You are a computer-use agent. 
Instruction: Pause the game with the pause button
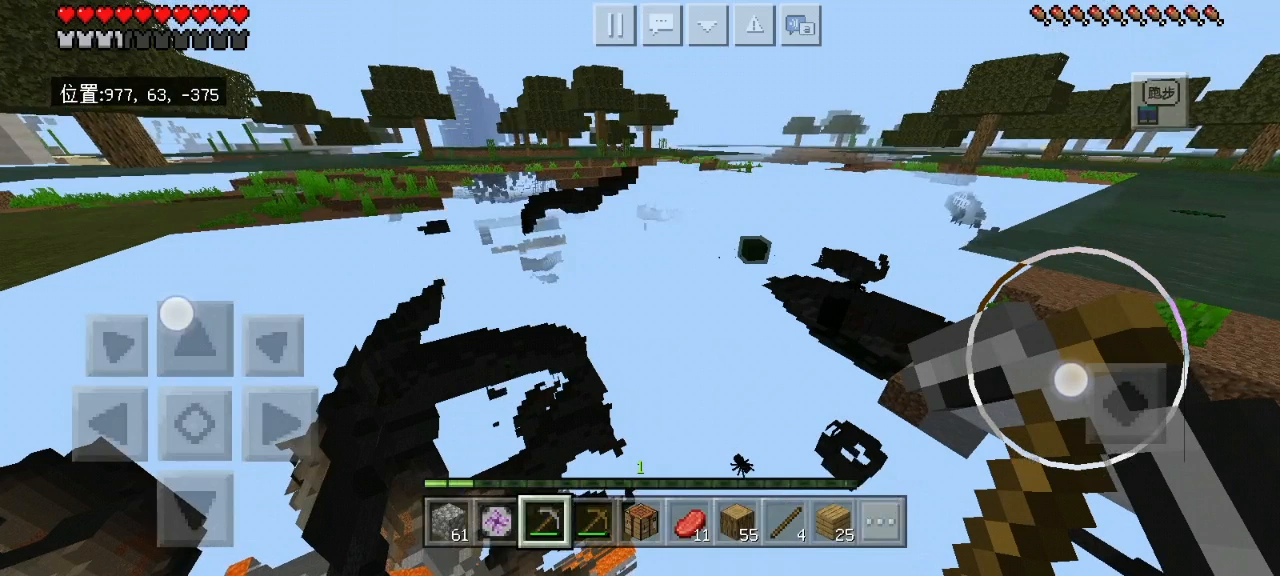coord(615,25)
